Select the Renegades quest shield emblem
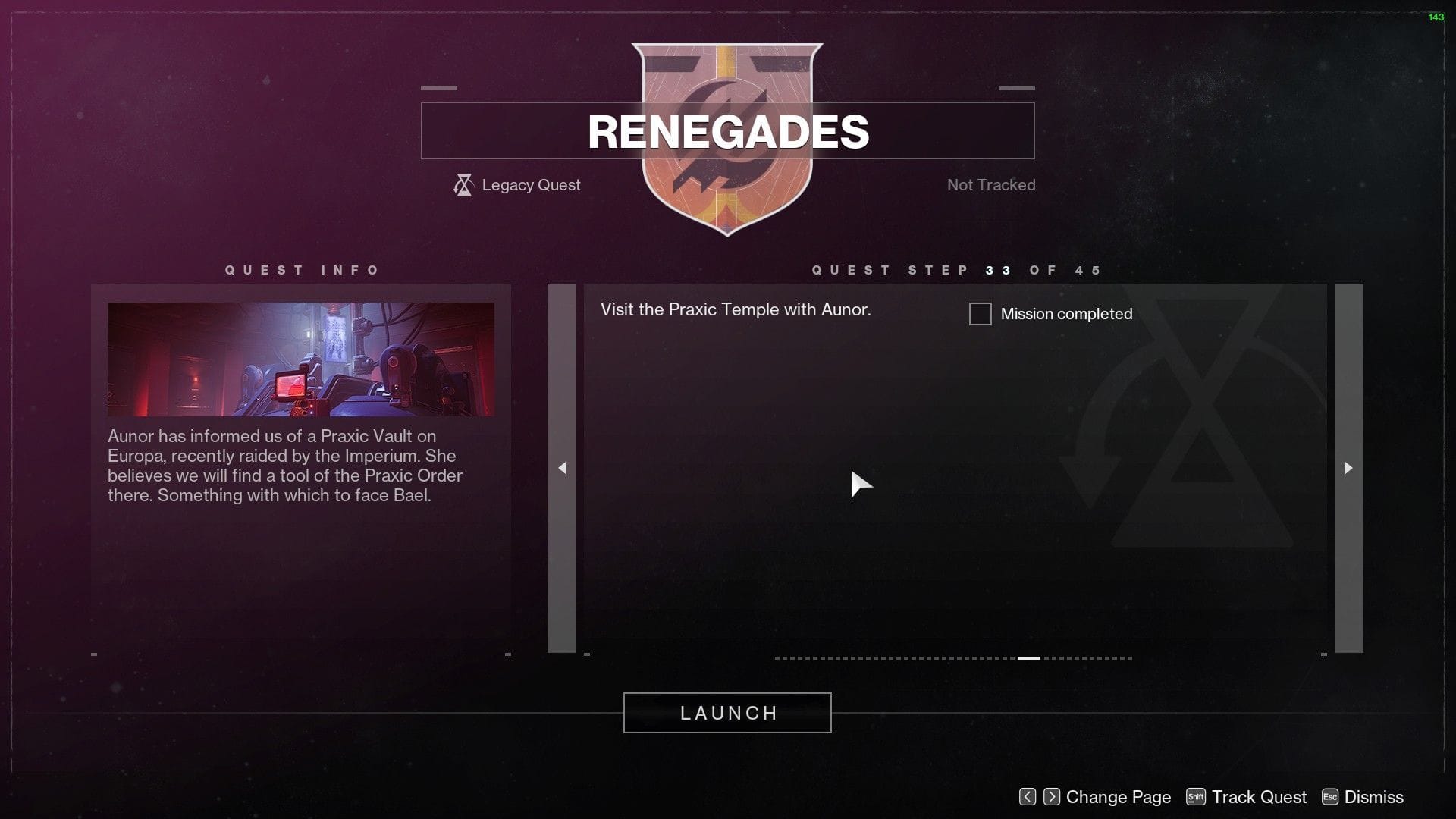 click(727, 136)
